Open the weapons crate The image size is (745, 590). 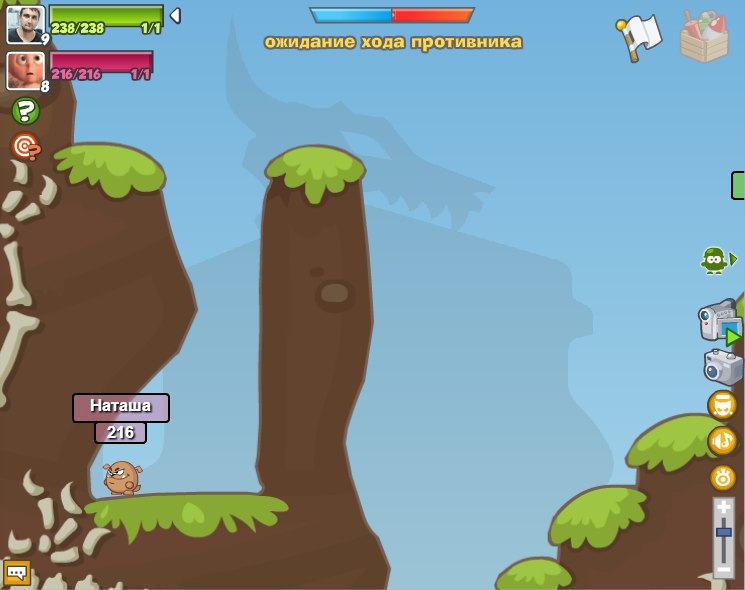coord(704,37)
